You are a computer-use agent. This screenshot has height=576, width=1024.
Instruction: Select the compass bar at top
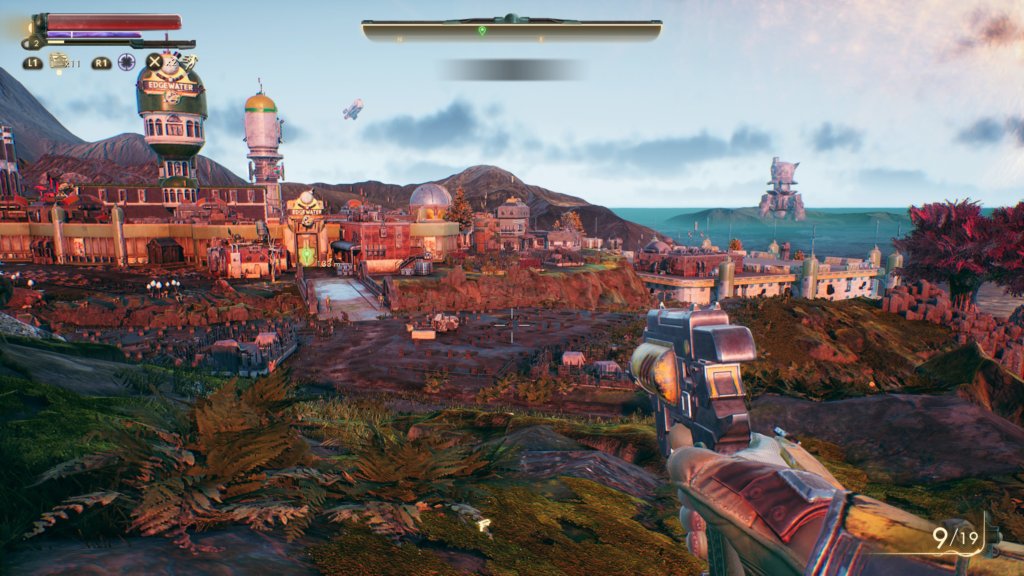[511, 30]
